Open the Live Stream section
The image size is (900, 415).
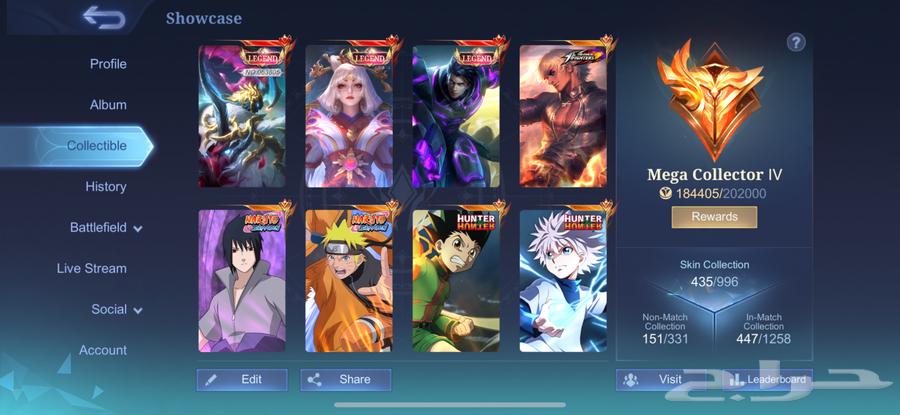click(92, 269)
